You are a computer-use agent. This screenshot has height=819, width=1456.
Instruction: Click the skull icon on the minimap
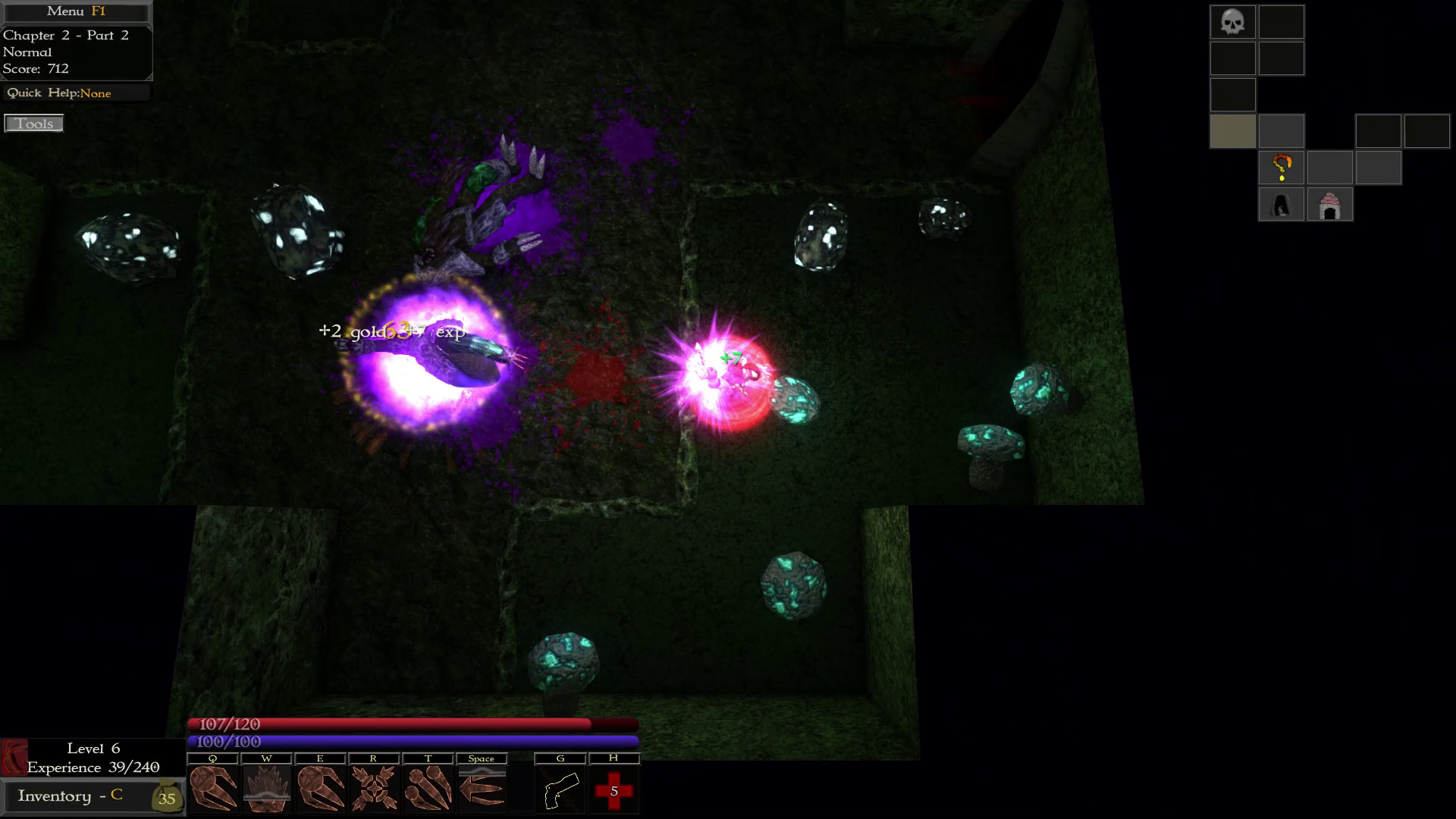pyautogui.click(x=1232, y=22)
